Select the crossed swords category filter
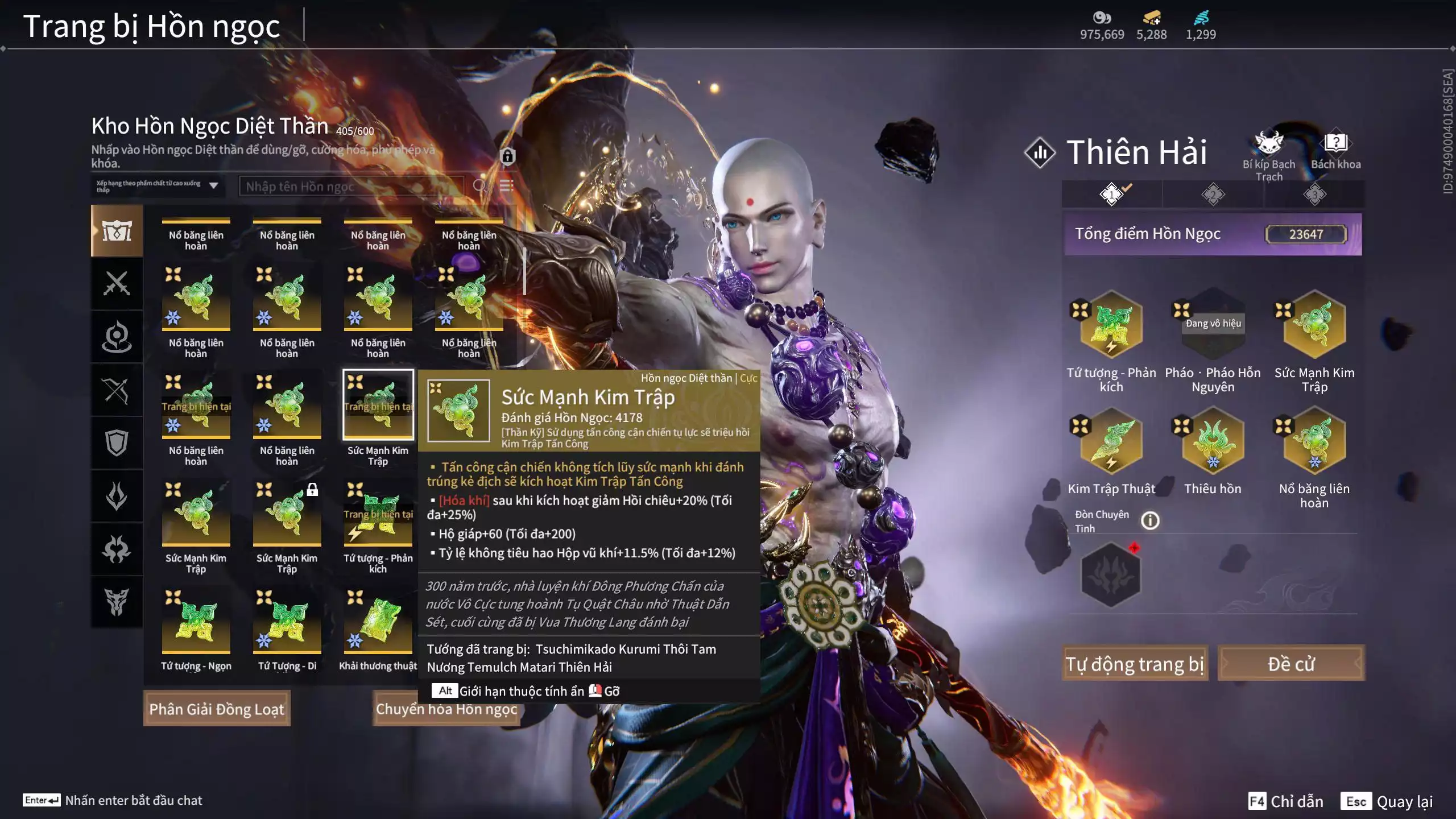Image resolution: width=1456 pixels, height=819 pixels. click(117, 283)
